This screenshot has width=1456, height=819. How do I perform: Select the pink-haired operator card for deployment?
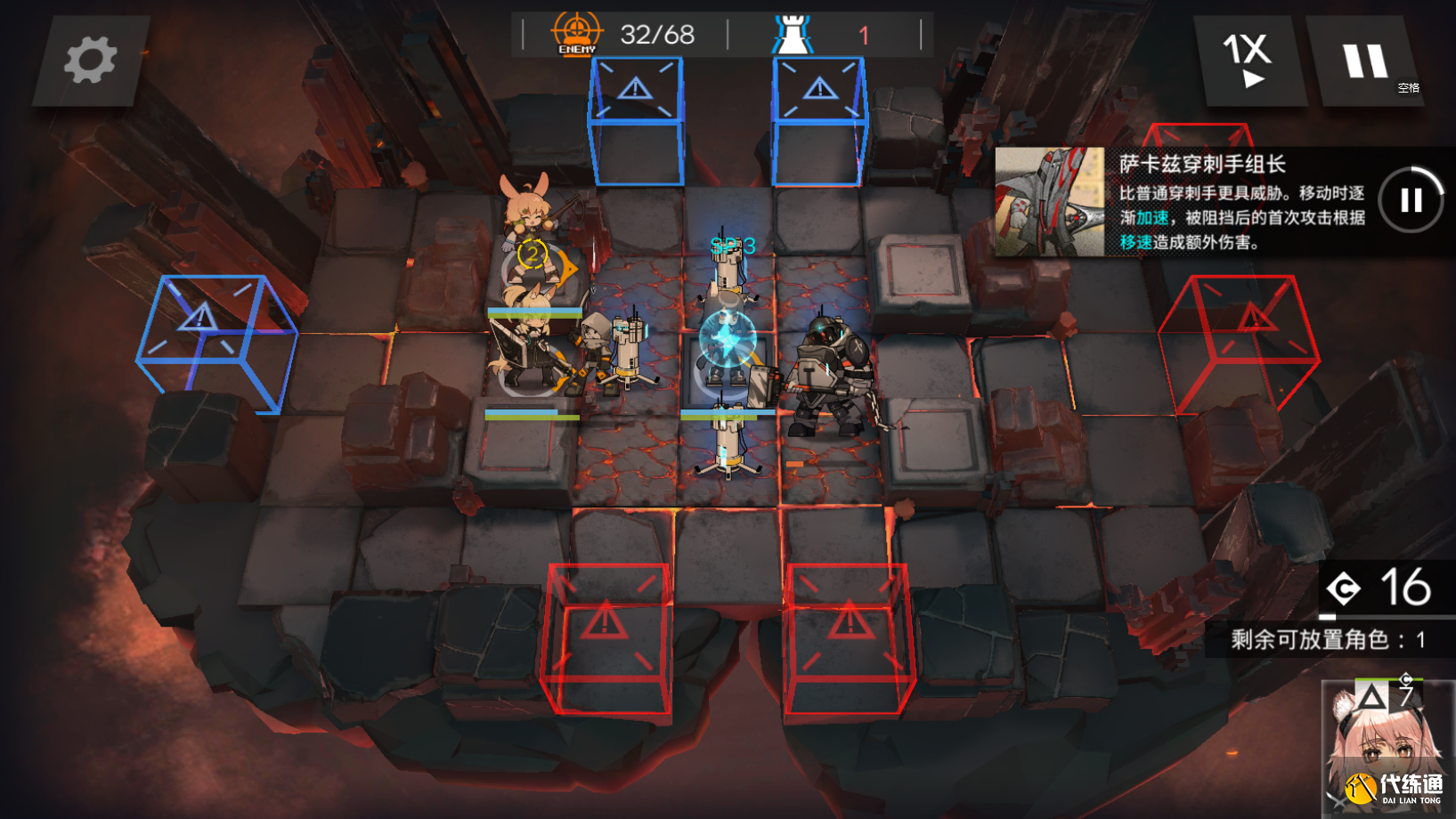pos(1386,750)
